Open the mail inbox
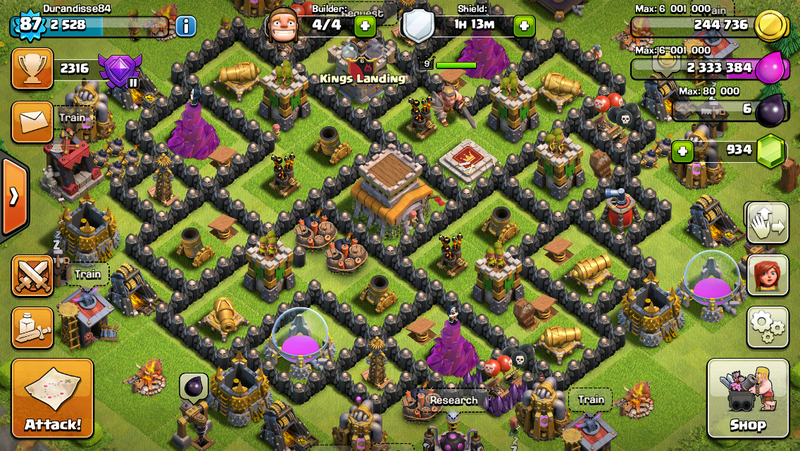The image size is (800, 451). coord(31,120)
